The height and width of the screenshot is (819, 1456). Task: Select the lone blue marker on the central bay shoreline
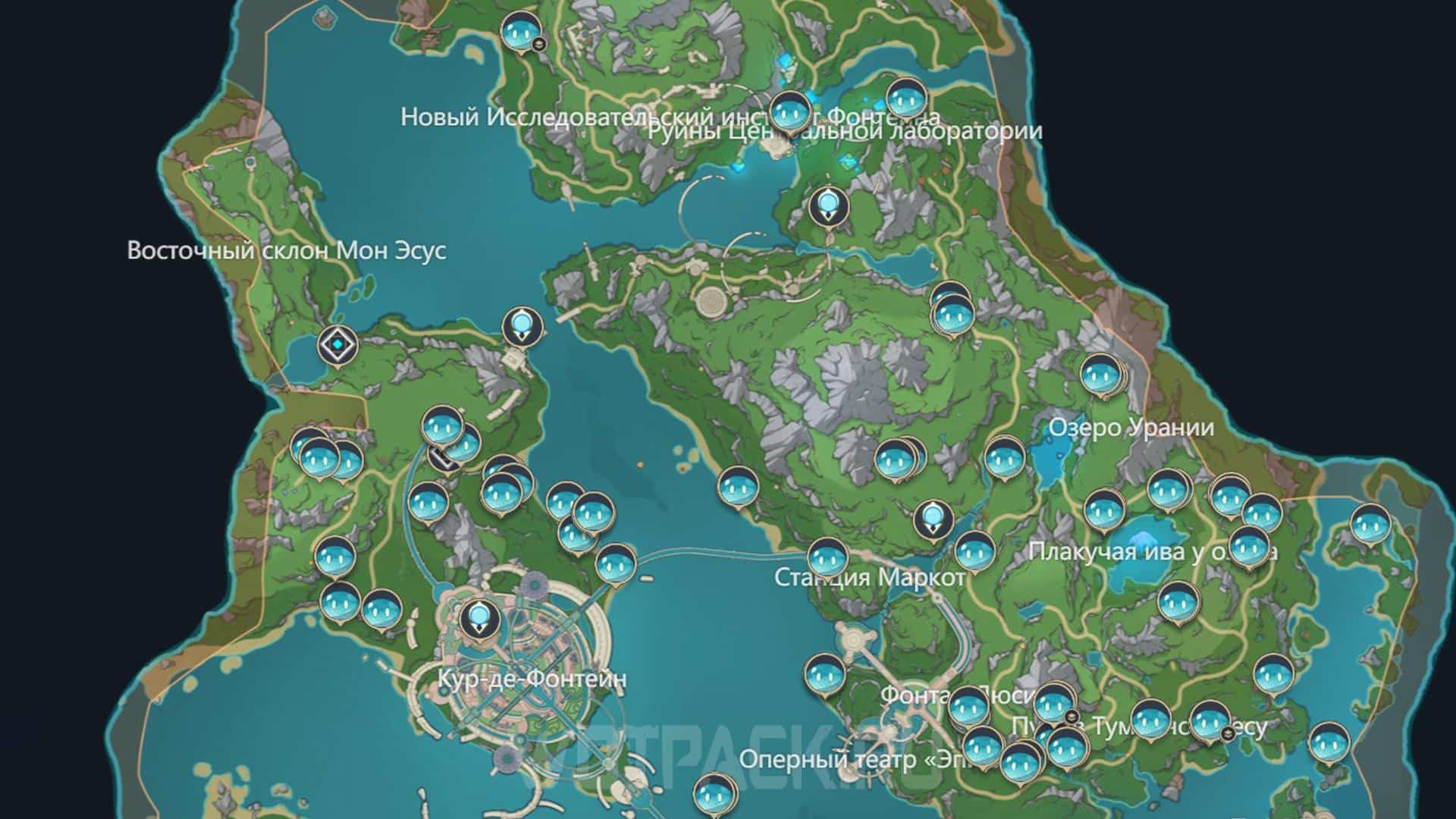point(738,487)
